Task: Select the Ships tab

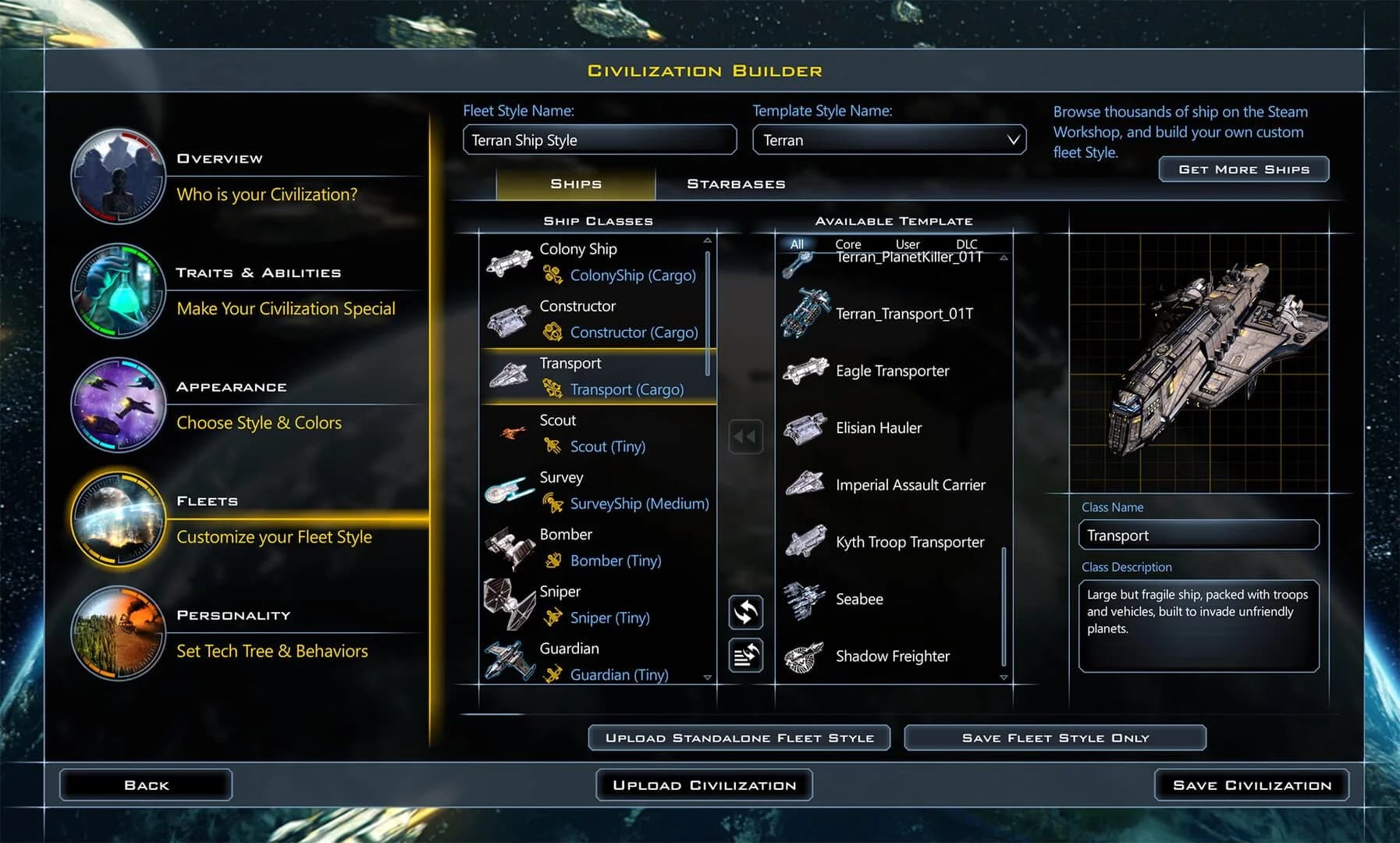Action: [x=575, y=183]
